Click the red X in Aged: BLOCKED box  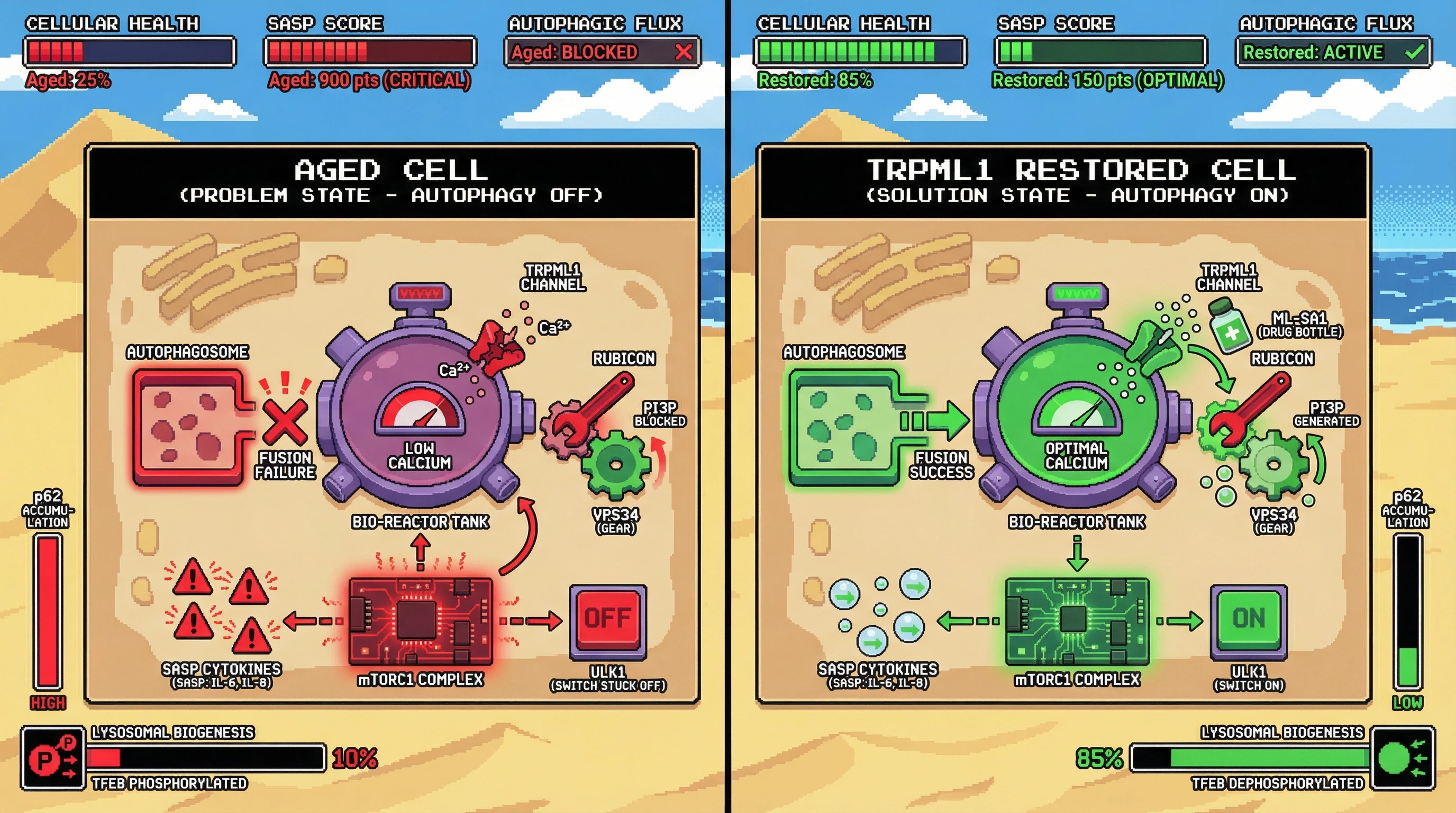click(x=684, y=52)
